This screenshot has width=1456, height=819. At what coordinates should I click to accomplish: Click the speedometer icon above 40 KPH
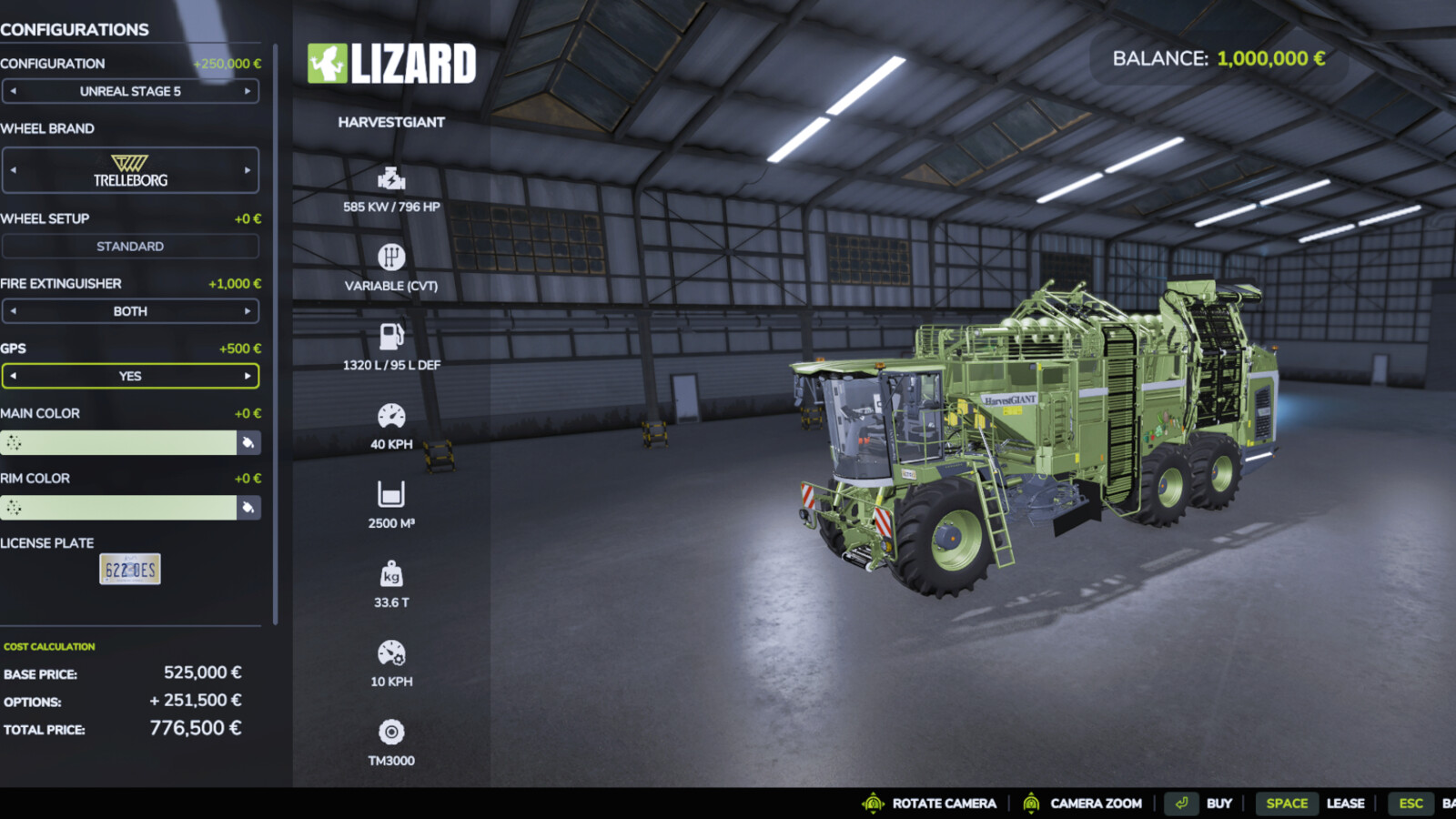click(391, 416)
